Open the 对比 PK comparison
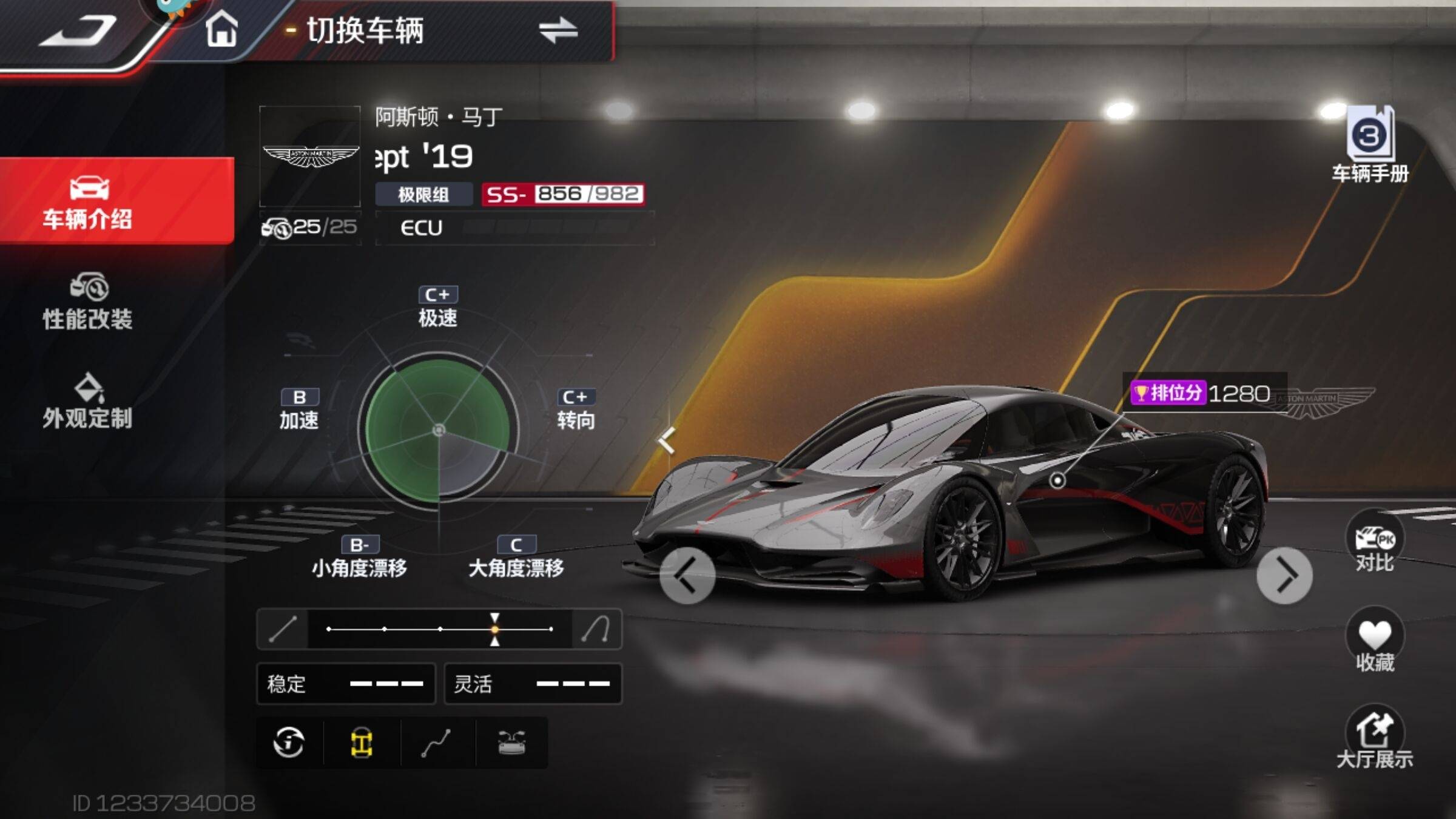 point(1375,543)
